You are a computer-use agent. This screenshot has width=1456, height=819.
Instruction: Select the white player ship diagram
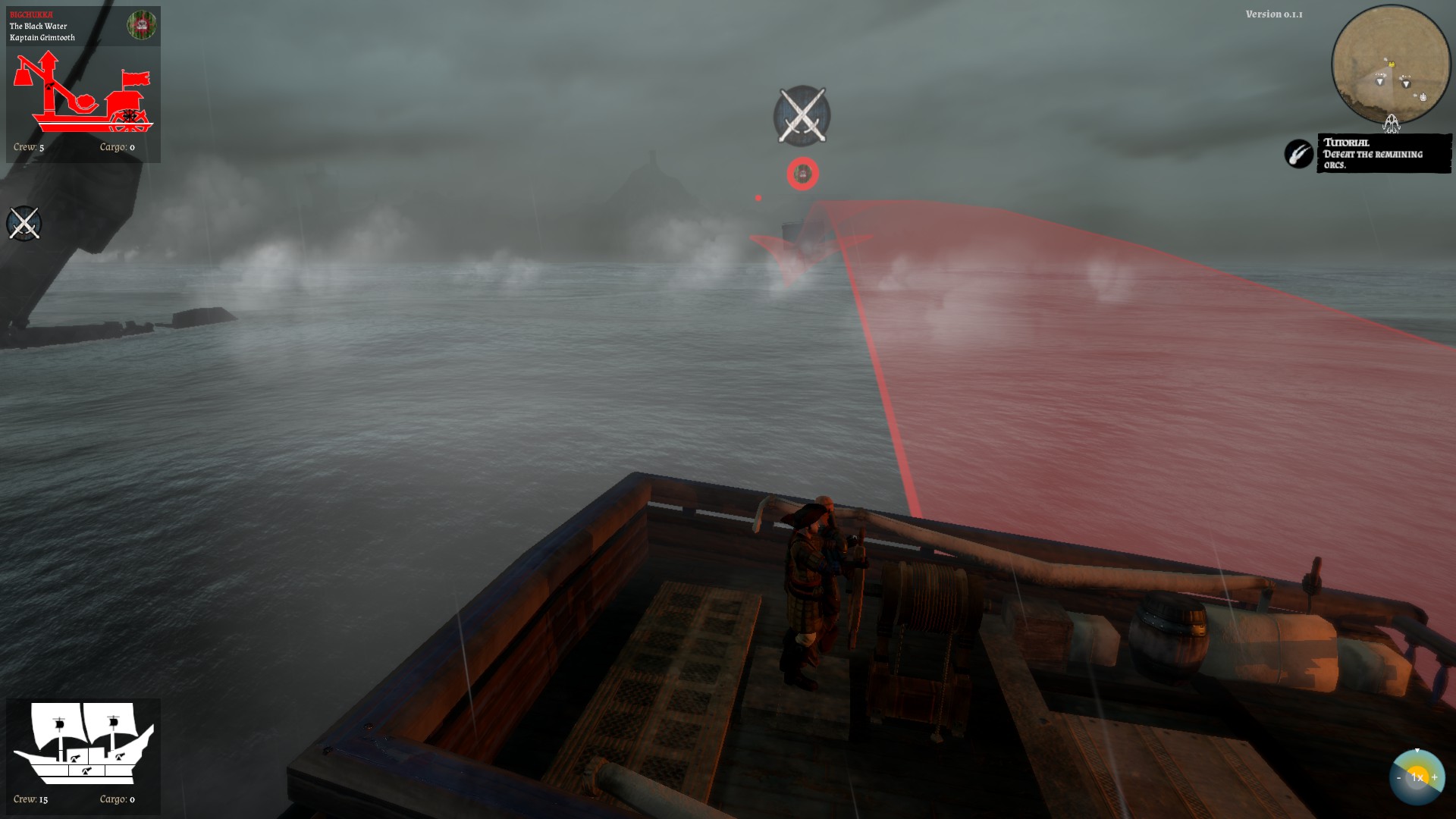pos(83,745)
